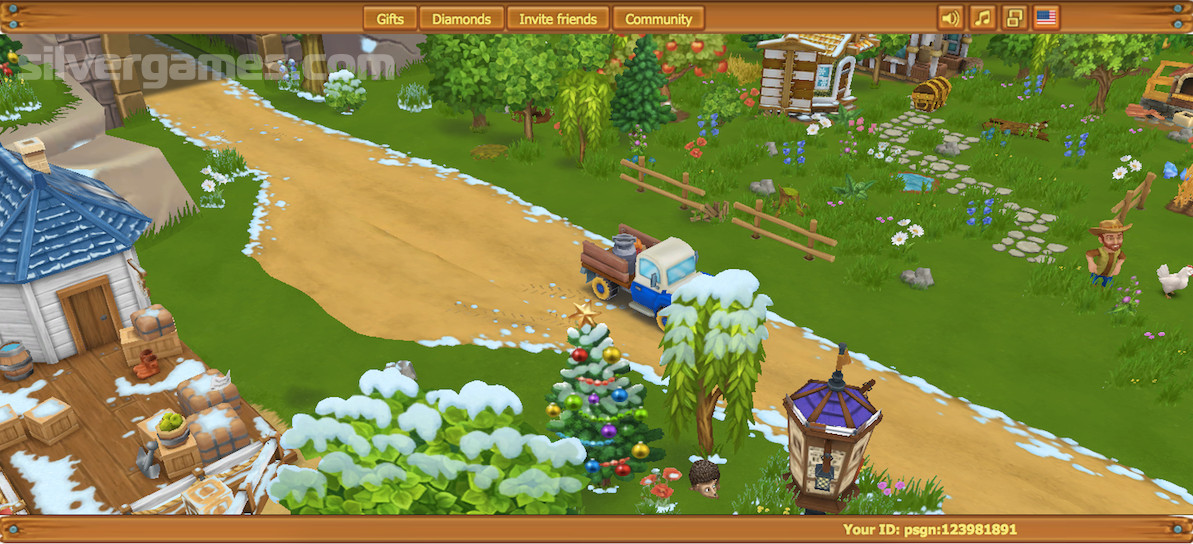Image resolution: width=1193 pixels, height=544 pixels.
Task: Click the Invite friends button
Action: (558, 18)
